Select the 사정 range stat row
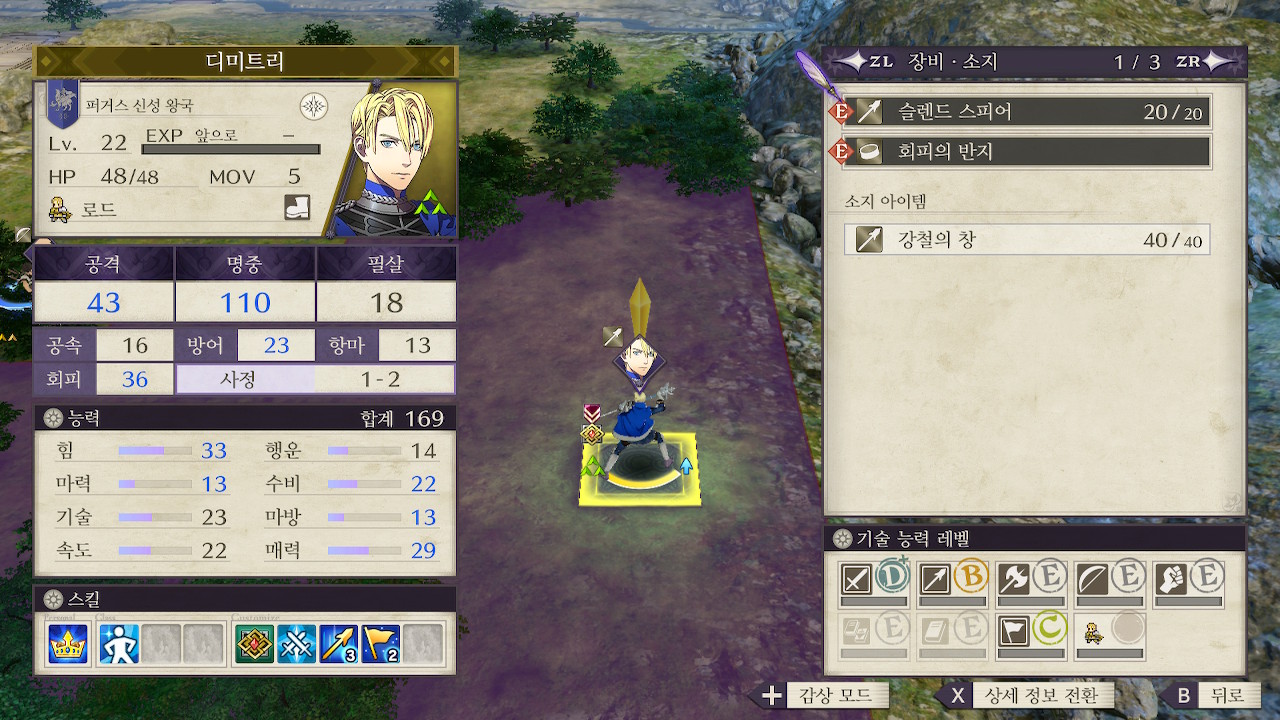The width and height of the screenshot is (1280, 720). (x=315, y=379)
